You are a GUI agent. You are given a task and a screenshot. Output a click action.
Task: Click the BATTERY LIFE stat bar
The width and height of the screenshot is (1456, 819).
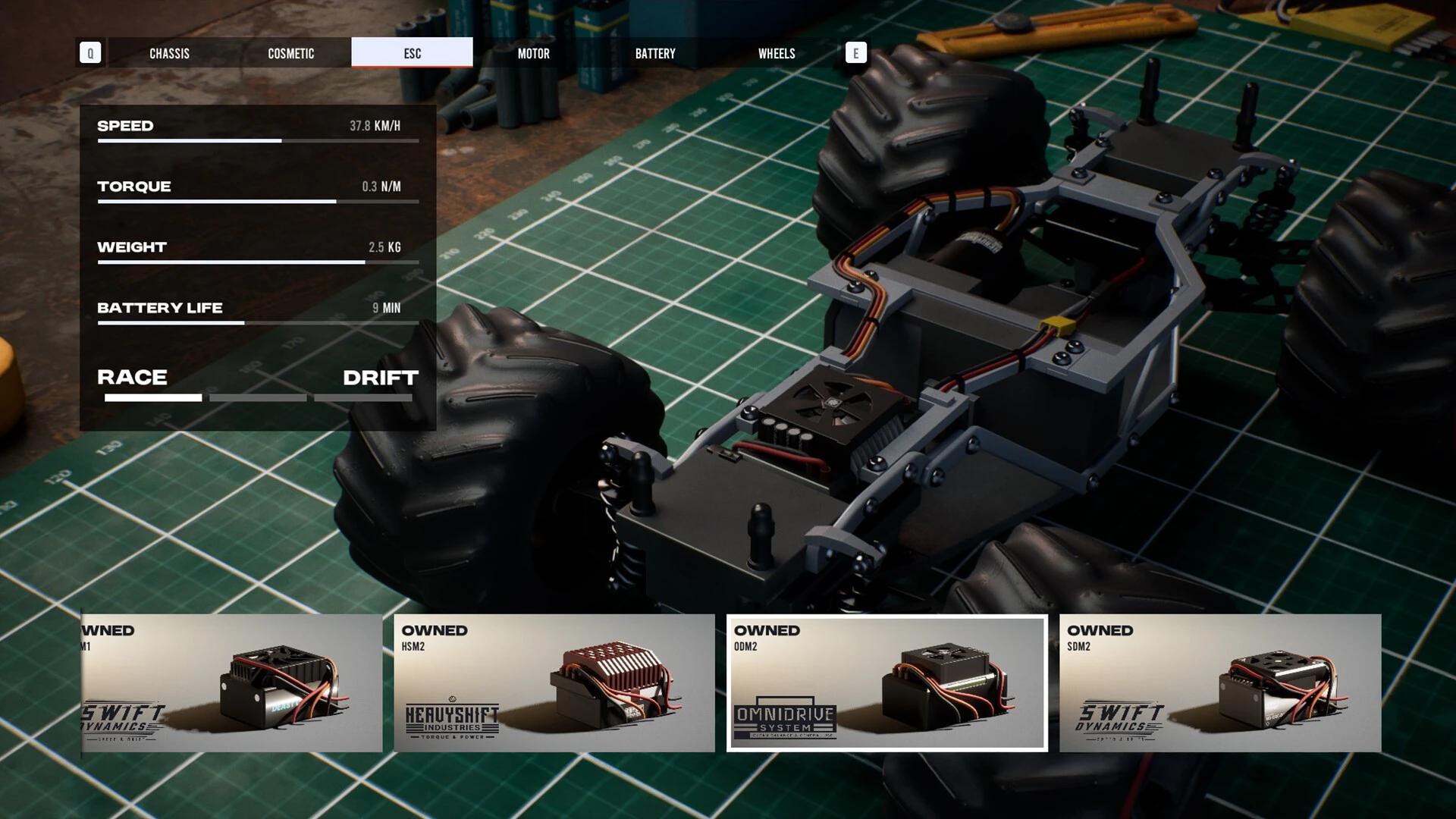(x=258, y=323)
